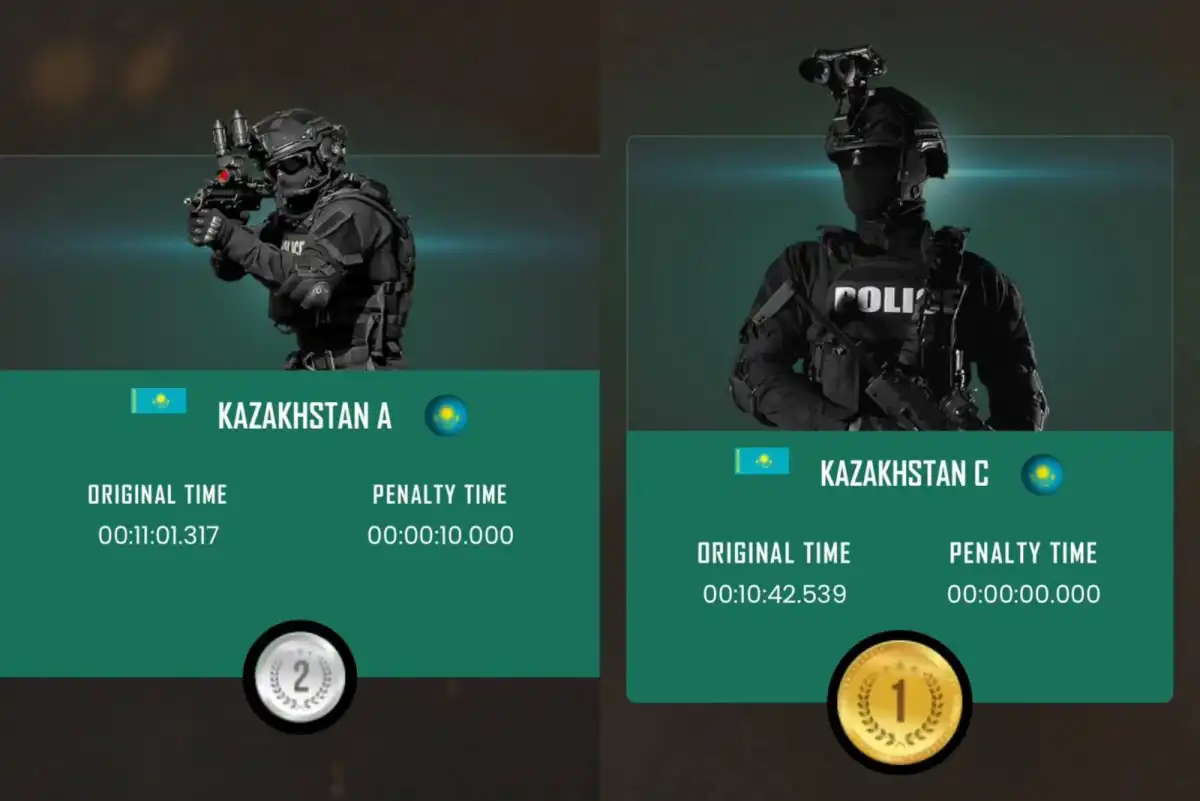Click the silver second-place medal
Image resolution: width=1200 pixels, height=801 pixels.
click(299, 679)
